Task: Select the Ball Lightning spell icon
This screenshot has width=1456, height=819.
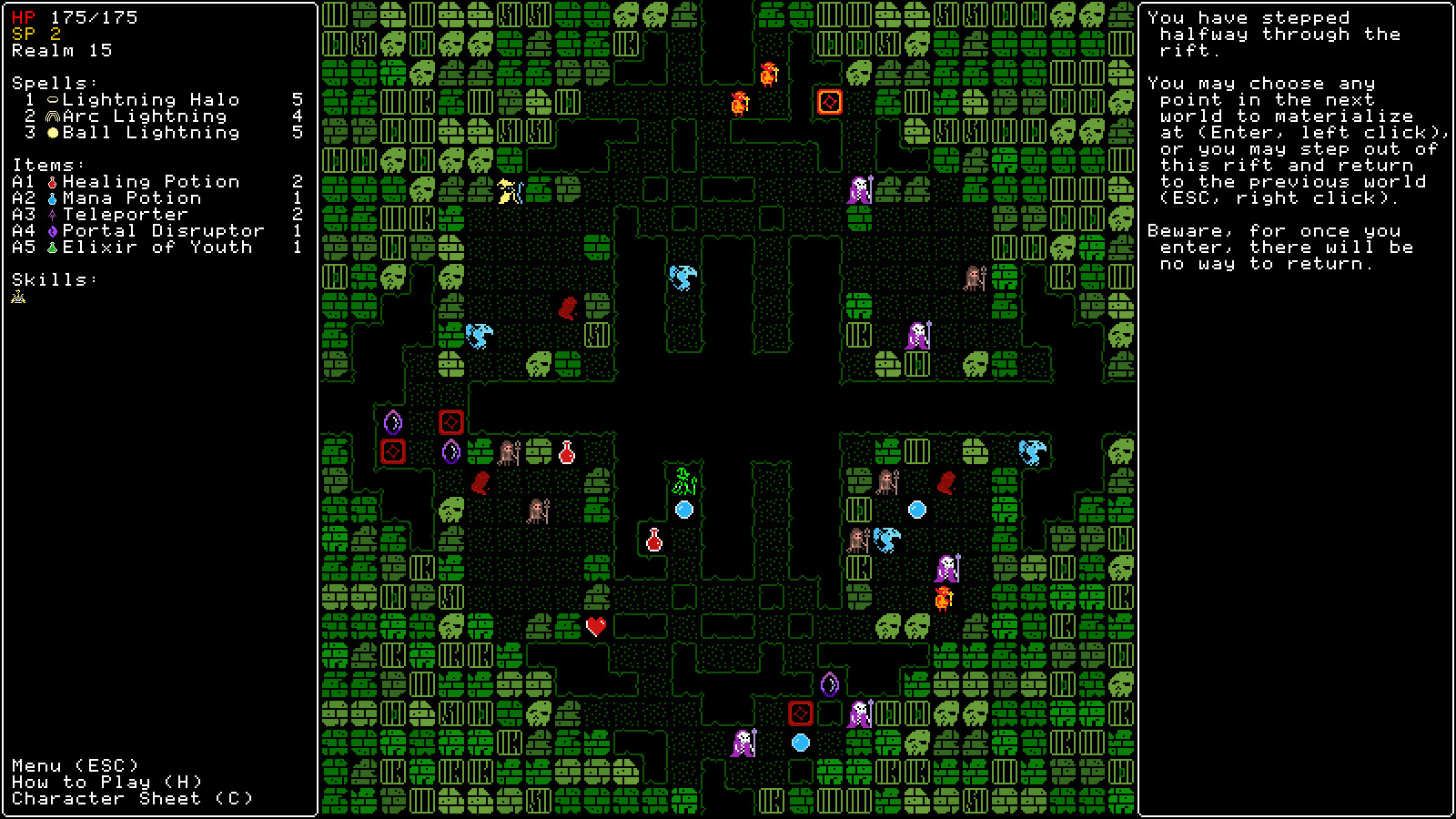Action: pos(53,132)
